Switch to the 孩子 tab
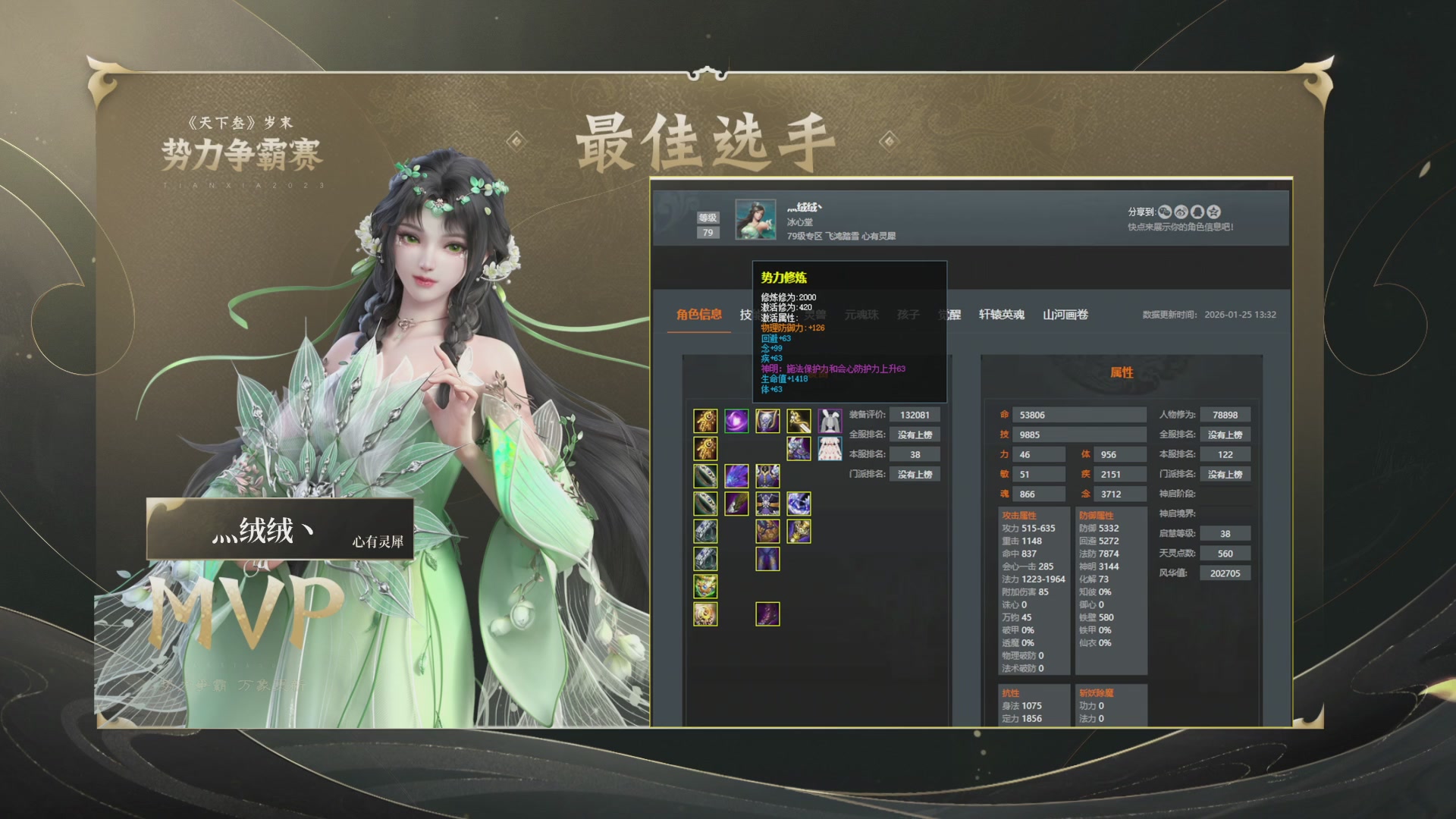The width and height of the screenshot is (1456, 819). tap(908, 315)
